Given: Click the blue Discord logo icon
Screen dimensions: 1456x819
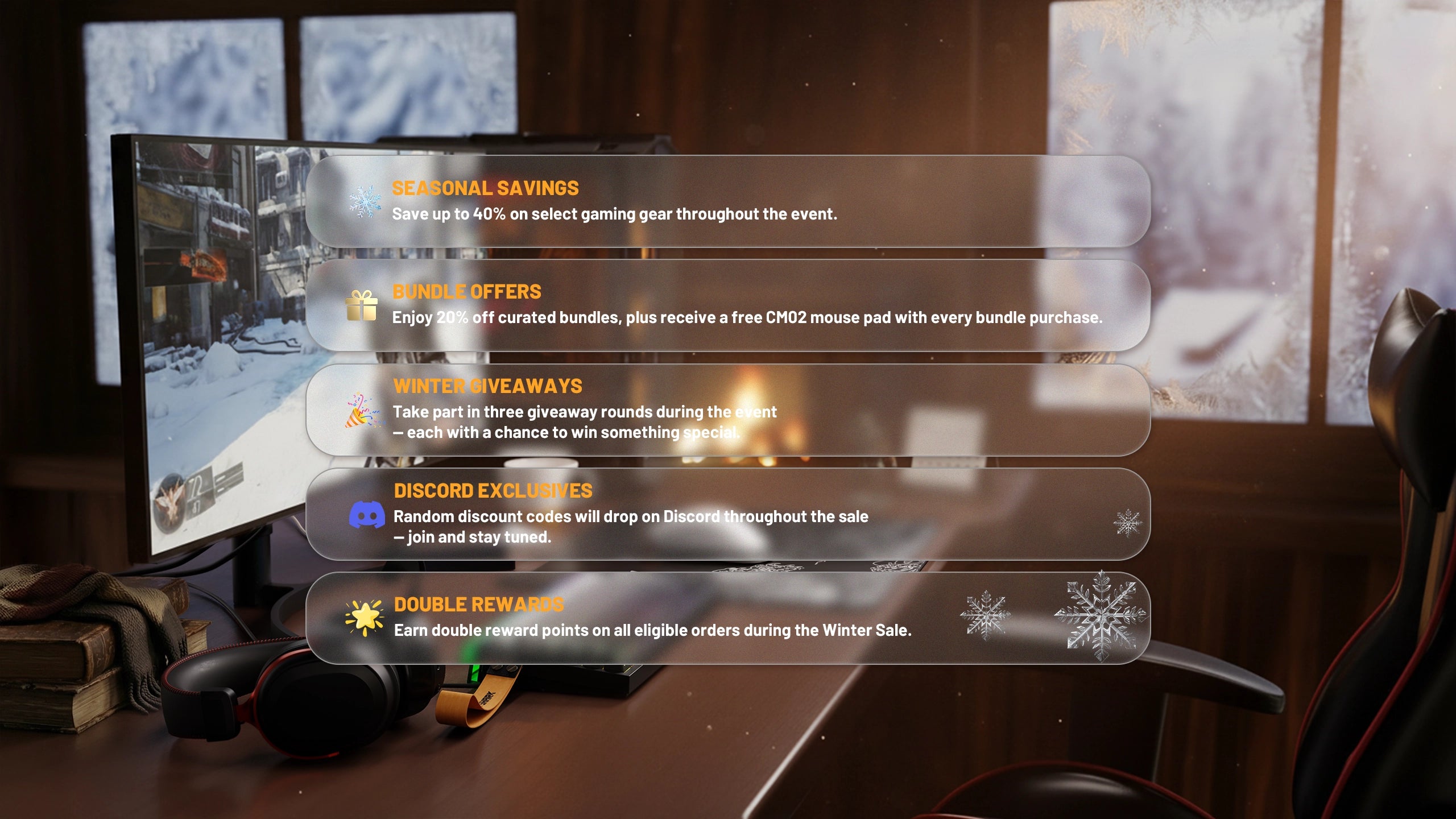Looking at the screenshot, I should click(366, 515).
